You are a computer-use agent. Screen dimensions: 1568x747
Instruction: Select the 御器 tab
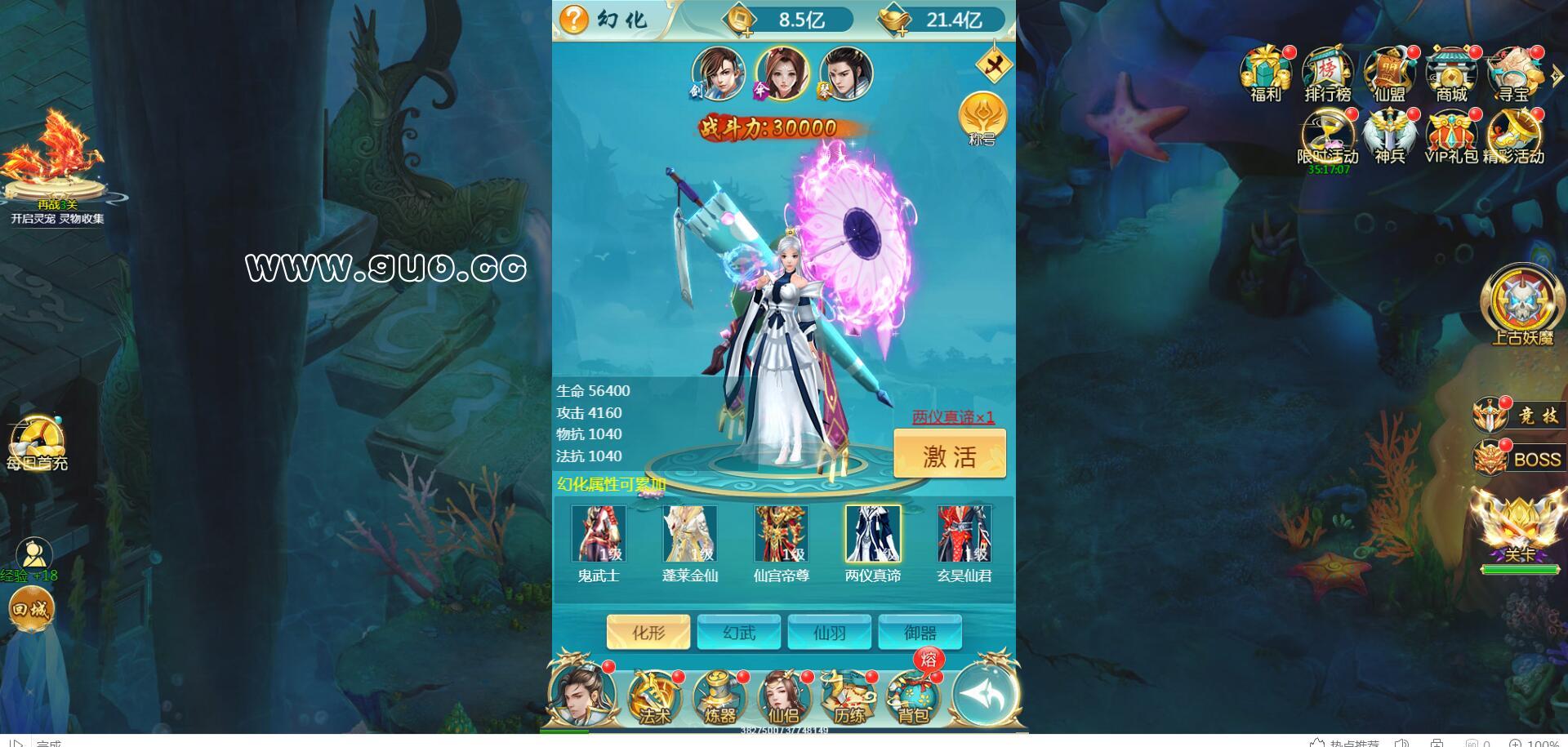(x=920, y=633)
